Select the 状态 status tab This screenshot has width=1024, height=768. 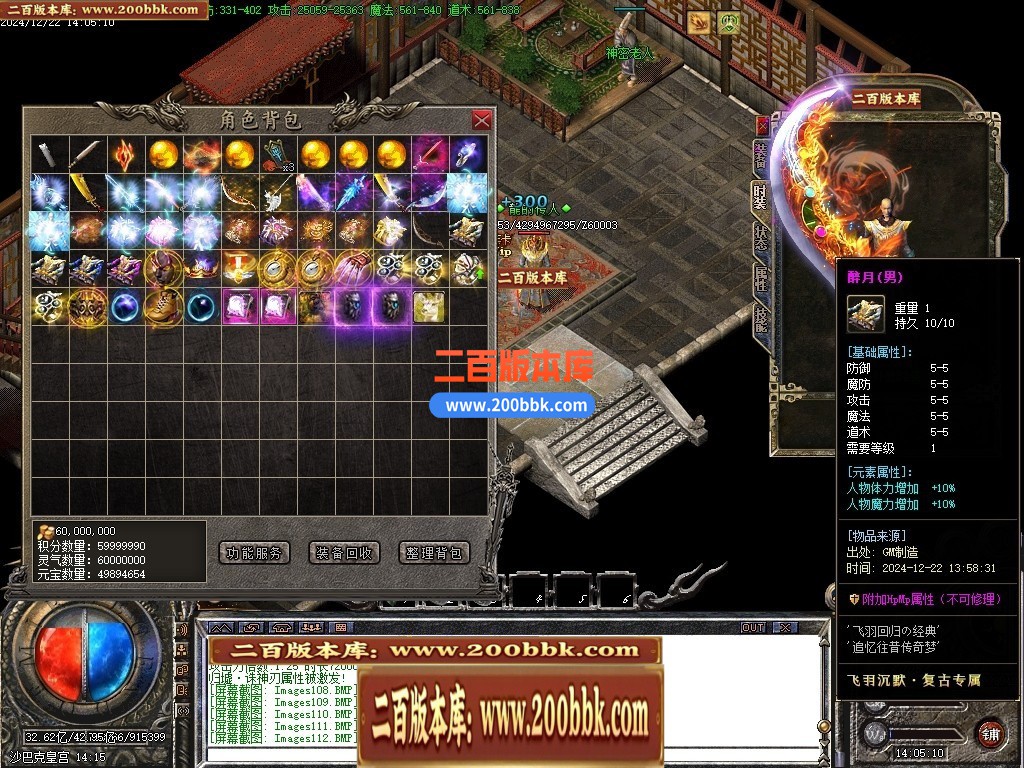[760, 237]
